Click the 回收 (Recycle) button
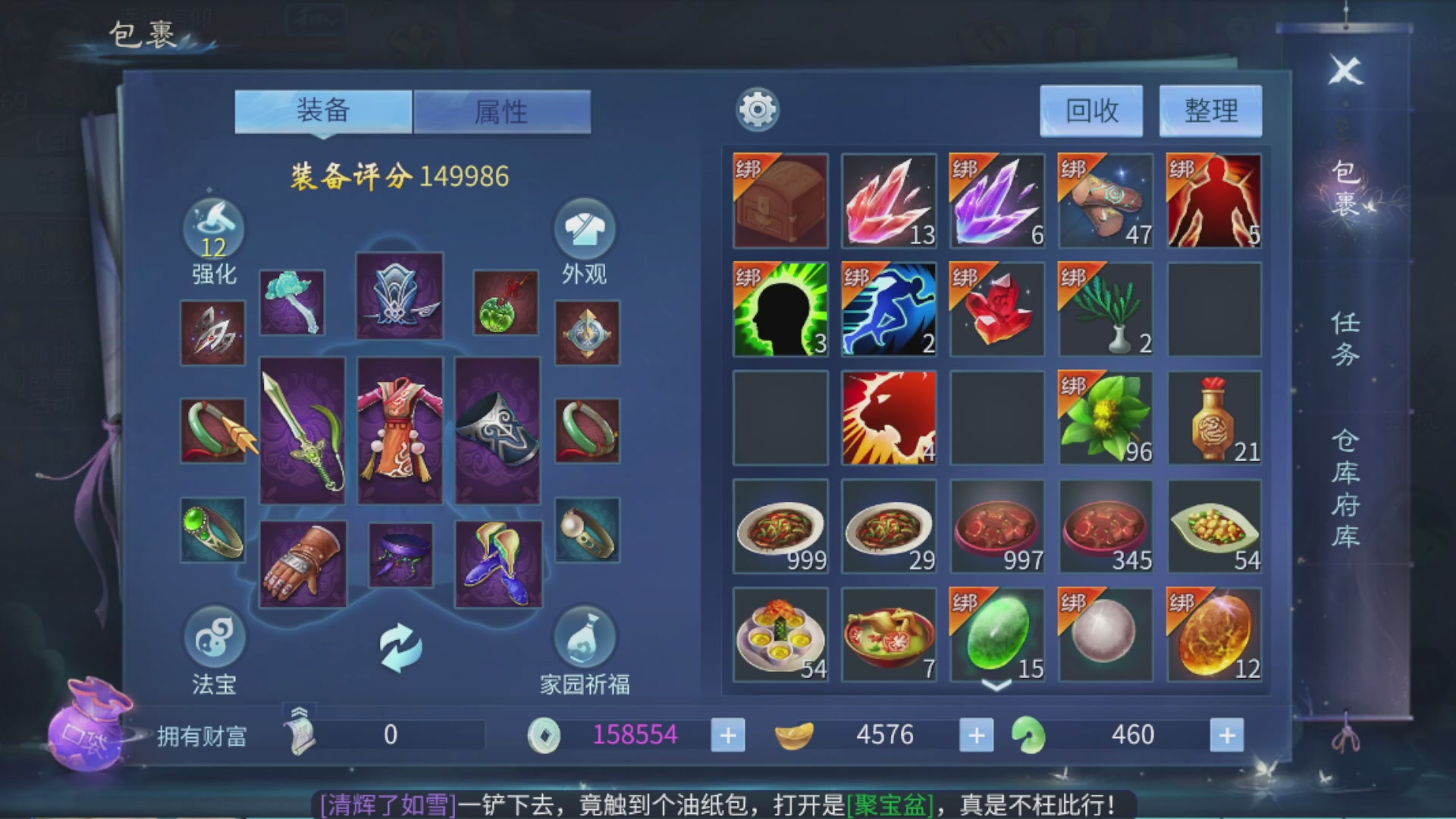Image resolution: width=1456 pixels, height=819 pixels. (1092, 110)
